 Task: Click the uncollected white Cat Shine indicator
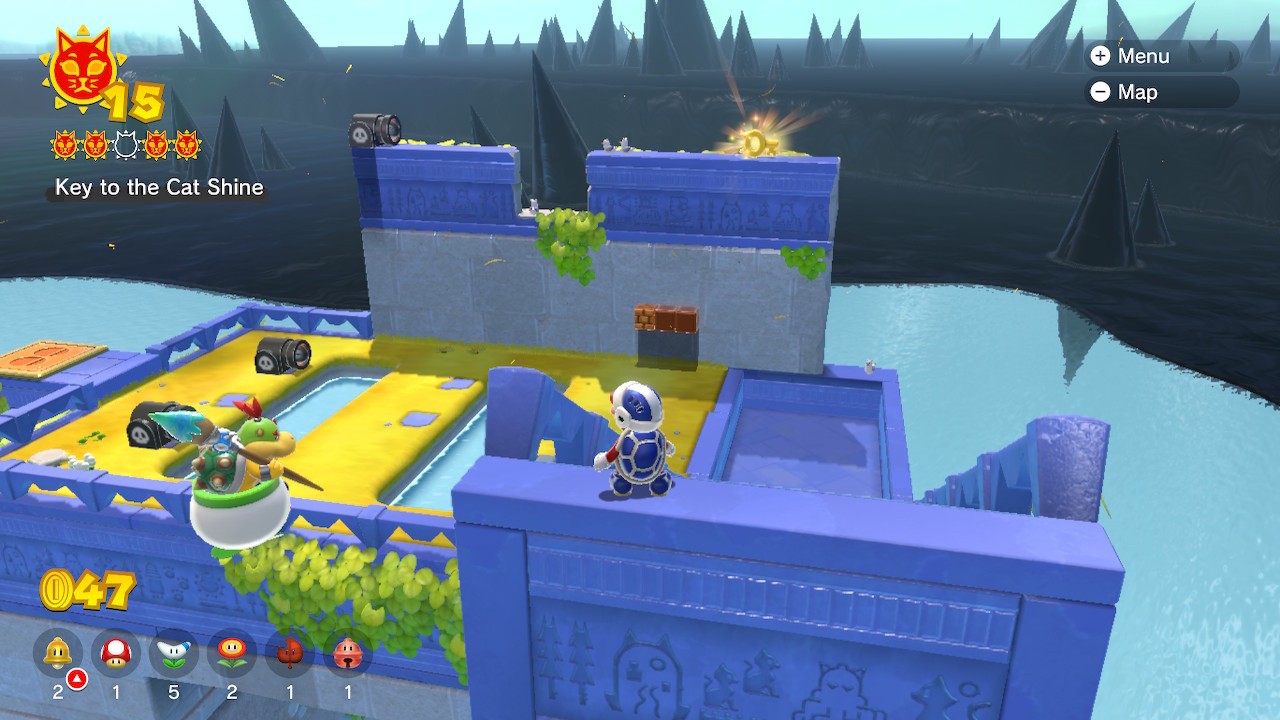click(125, 146)
